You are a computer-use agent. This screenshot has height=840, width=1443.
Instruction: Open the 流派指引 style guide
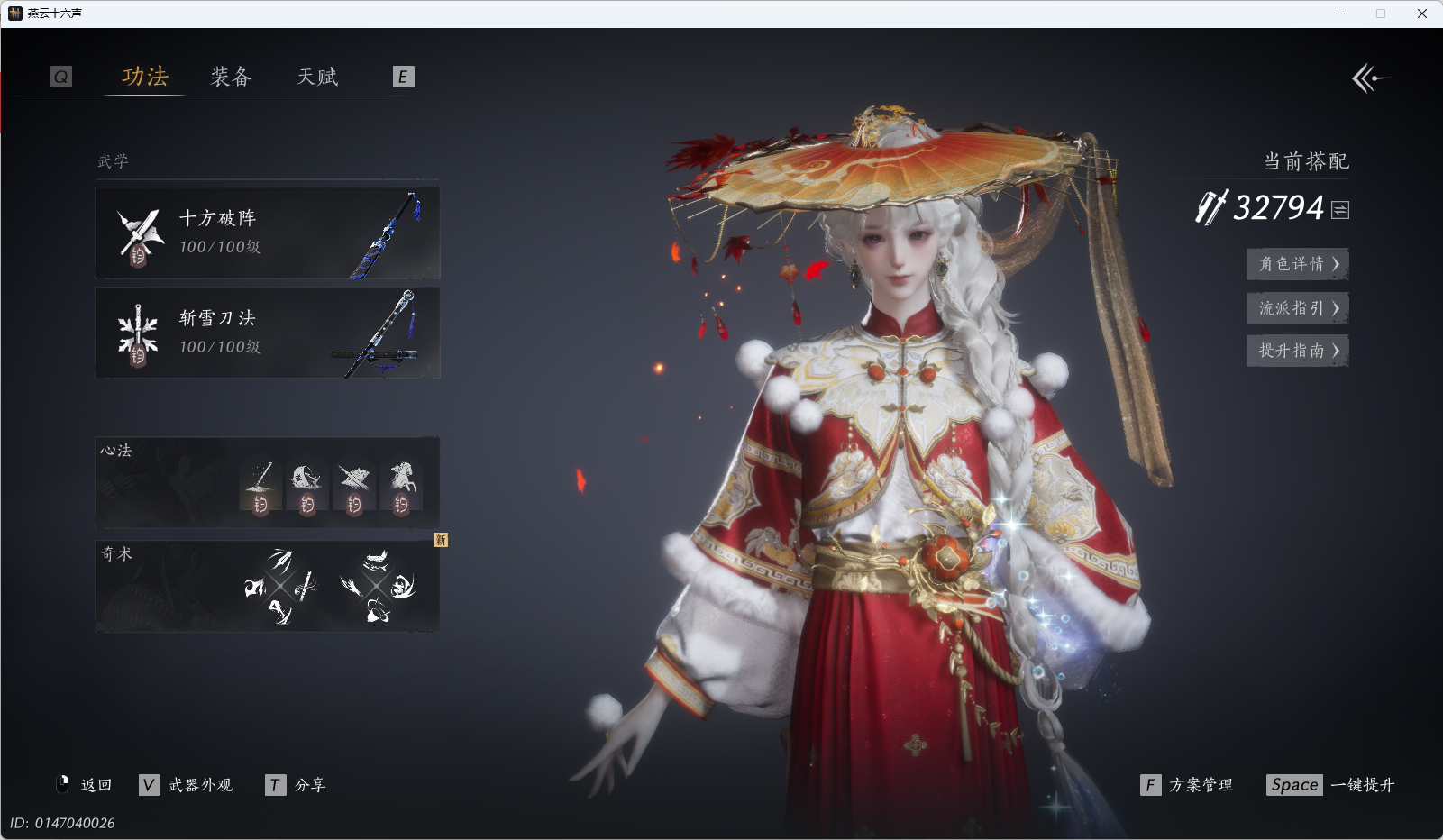click(1297, 308)
